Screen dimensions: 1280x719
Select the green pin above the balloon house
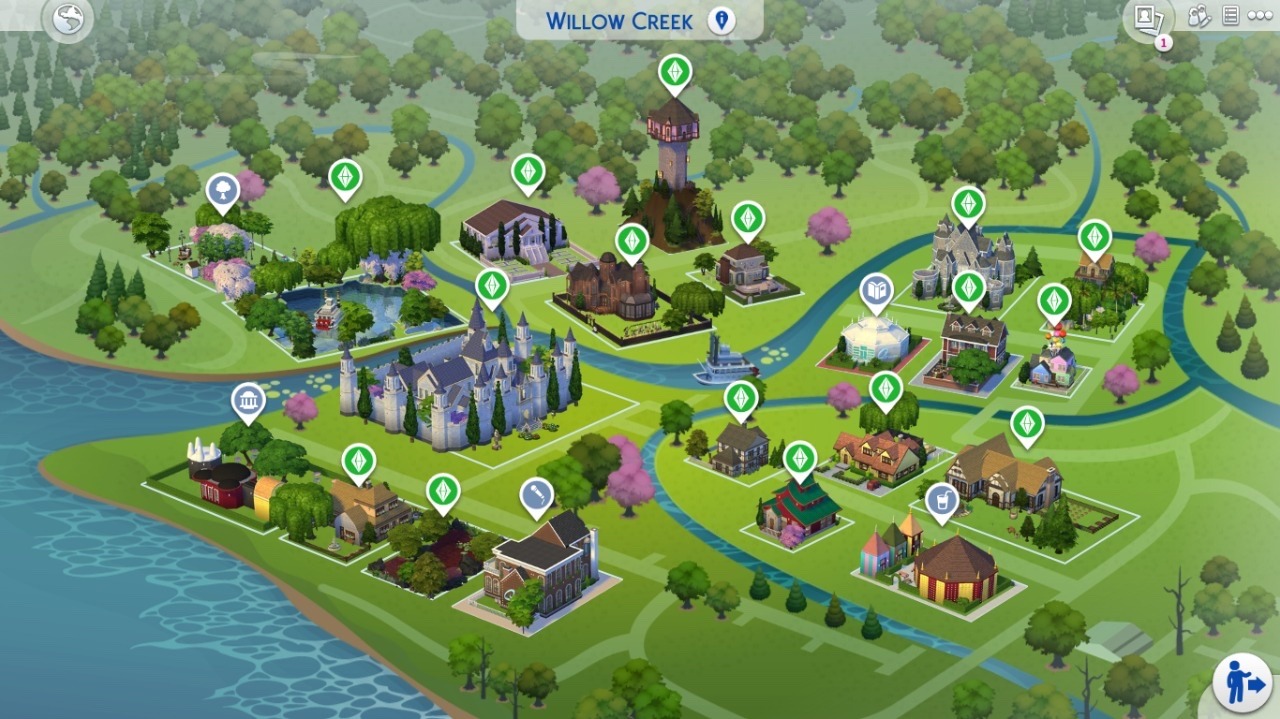pyautogui.click(x=1054, y=300)
